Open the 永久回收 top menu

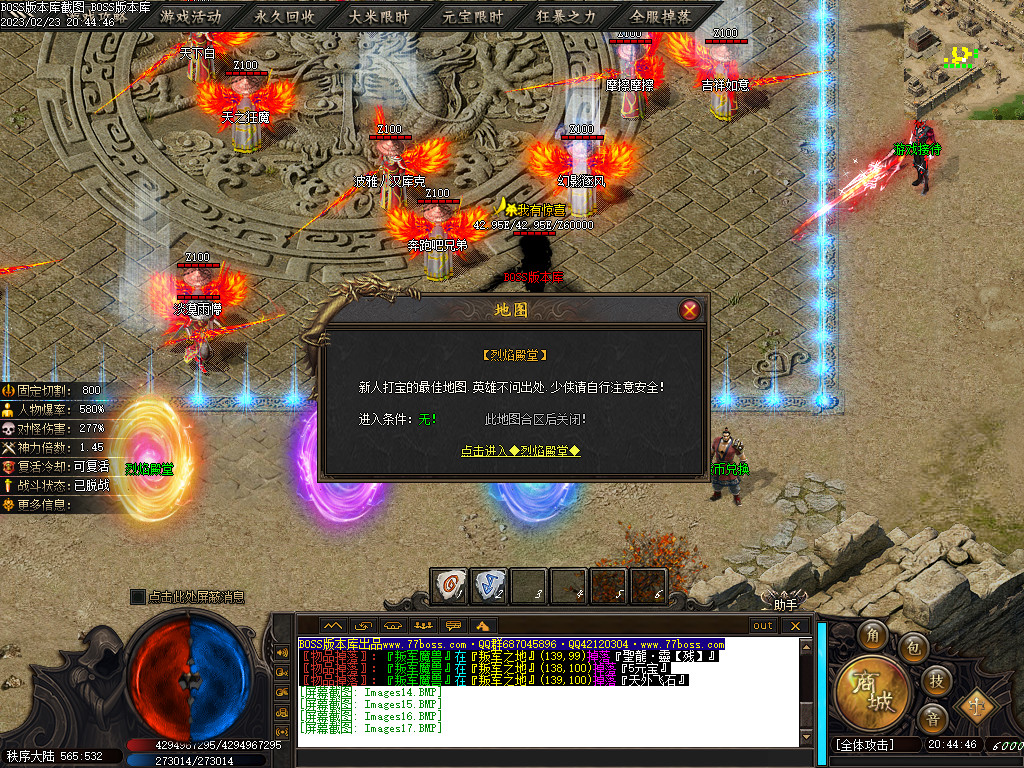click(284, 16)
